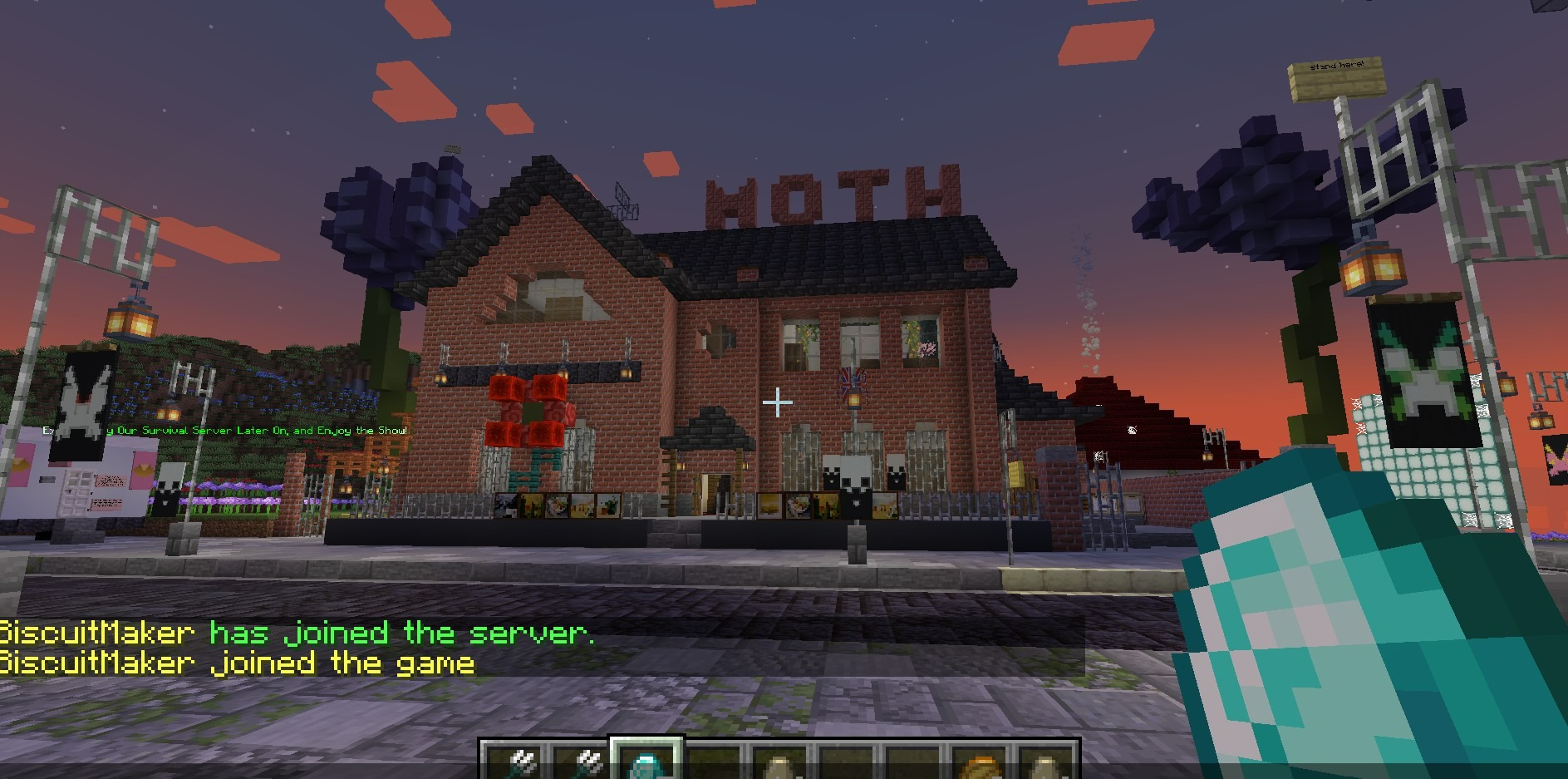
Task: Click the MOTH rooftop lettering
Action: [831, 195]
